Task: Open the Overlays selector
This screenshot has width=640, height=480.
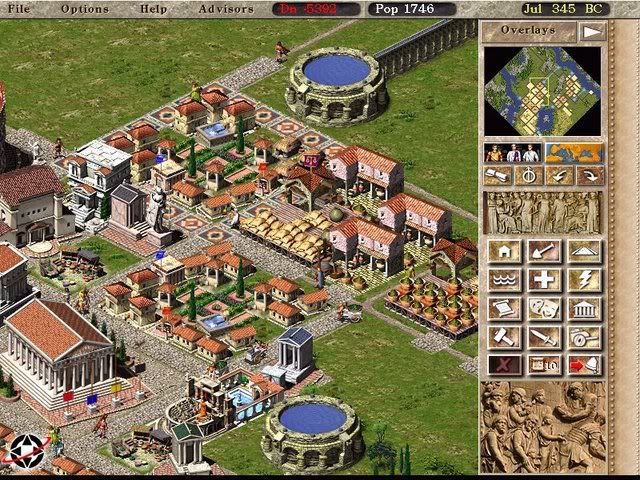Action: pos(529,31)
